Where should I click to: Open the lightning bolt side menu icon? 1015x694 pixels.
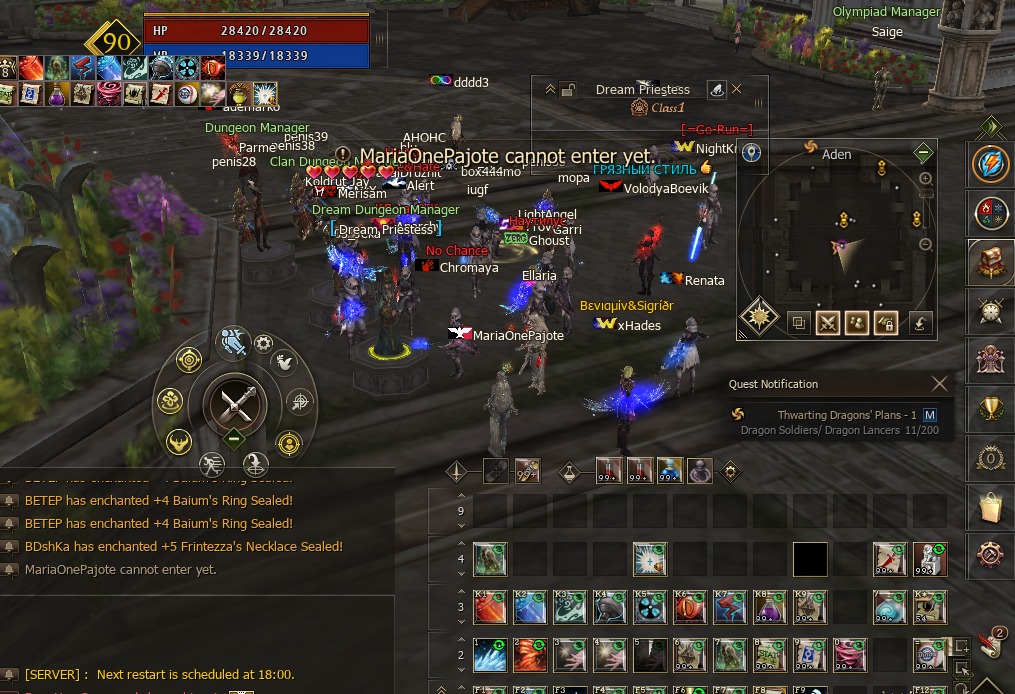tap(991, 165)
